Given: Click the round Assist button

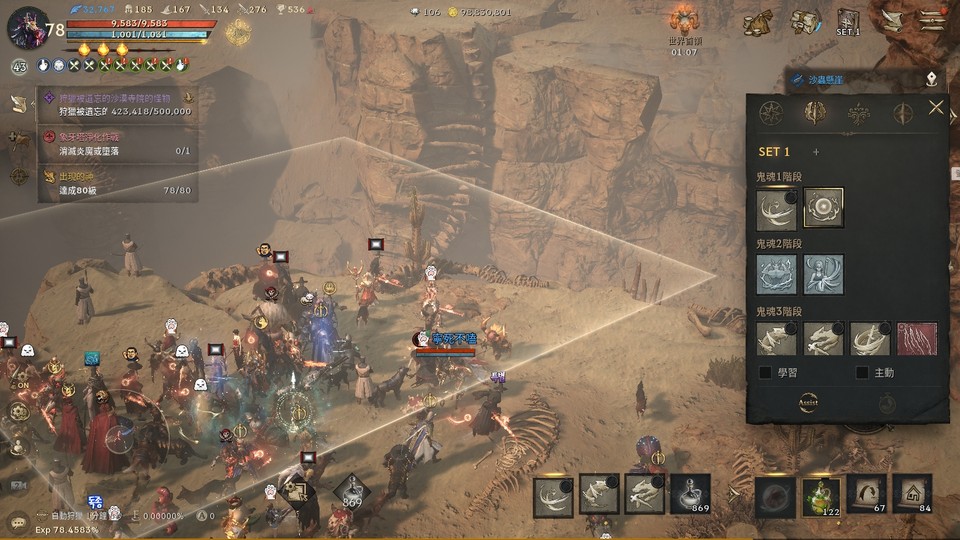Looking at the screenshot, I should click(809, 402).
